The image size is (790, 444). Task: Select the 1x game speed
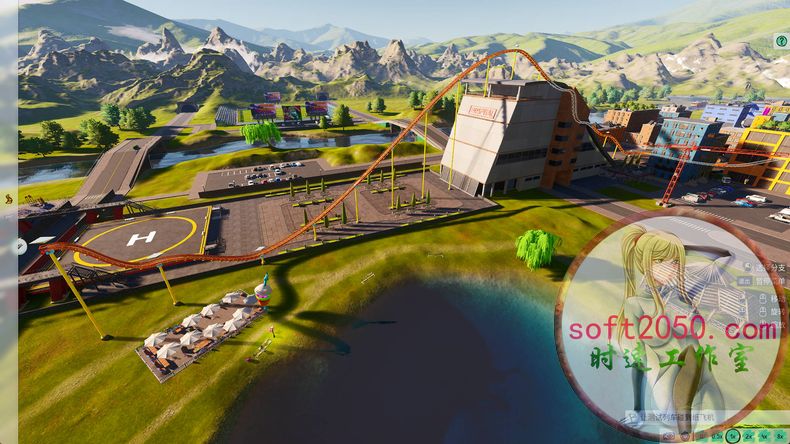[x=733, y=436]
